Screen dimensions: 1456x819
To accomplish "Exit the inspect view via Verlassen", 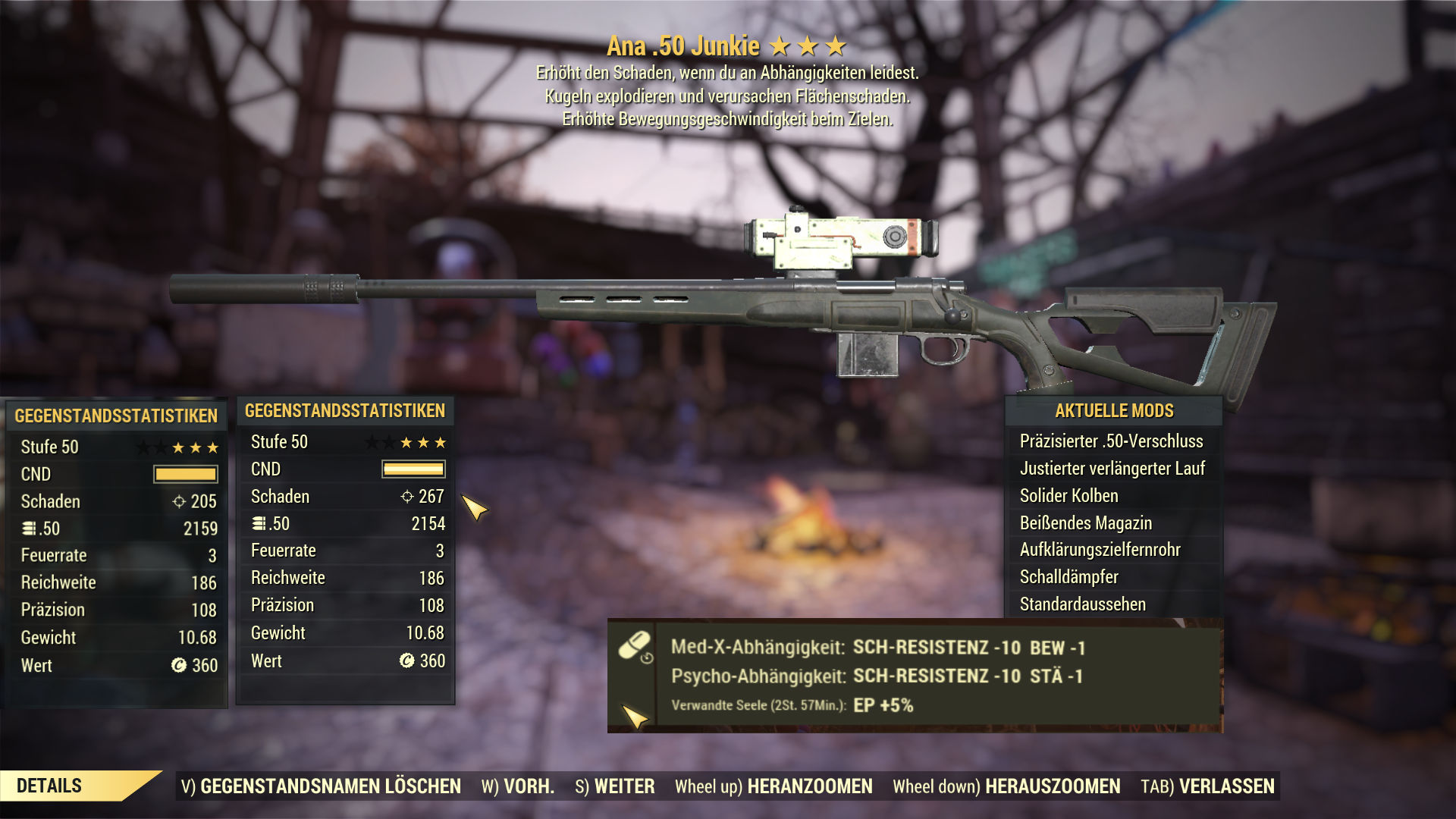I will pyautogui.click(x=1207, y=786).
